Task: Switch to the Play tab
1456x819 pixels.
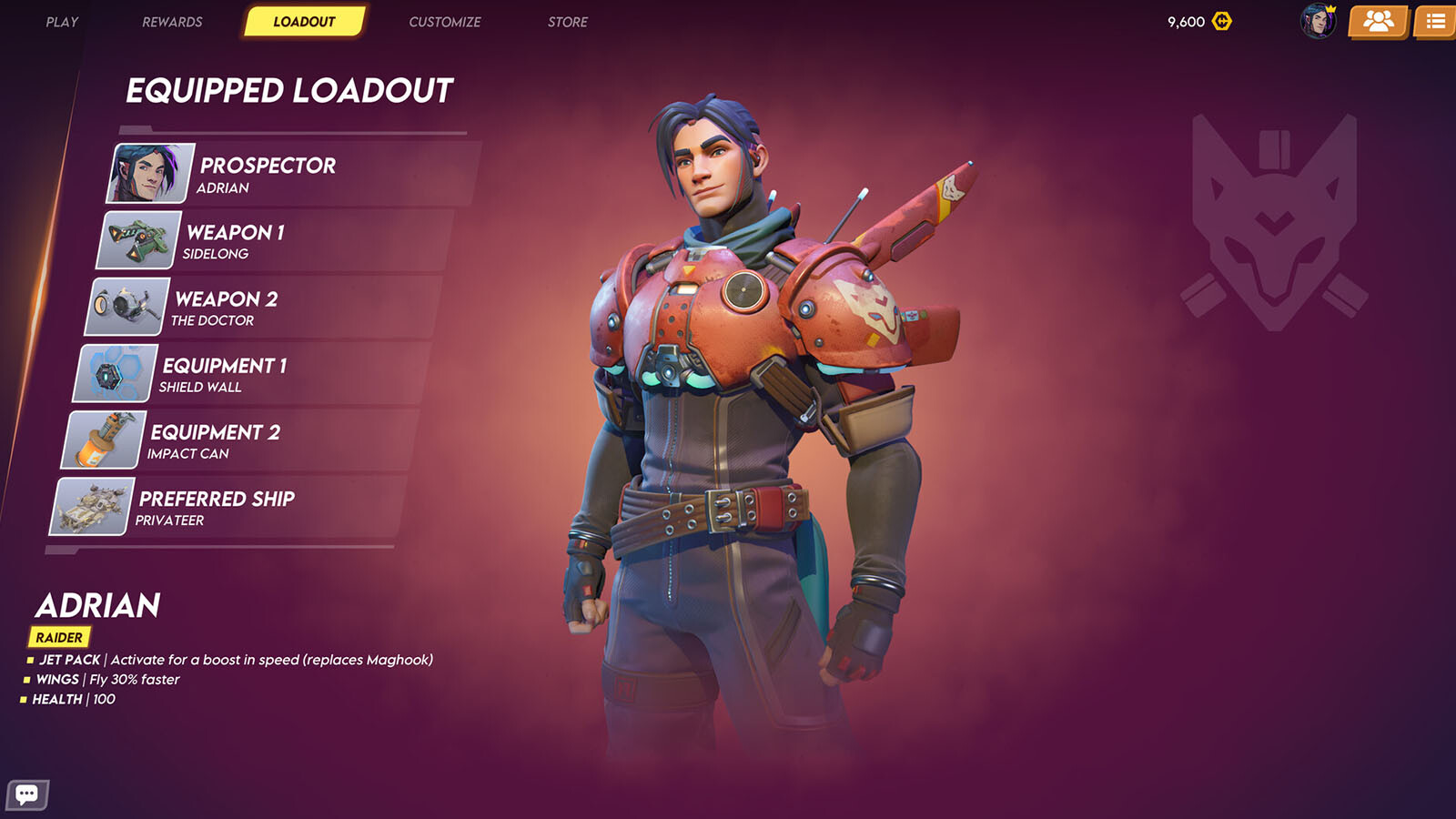Action: (62, 22)
